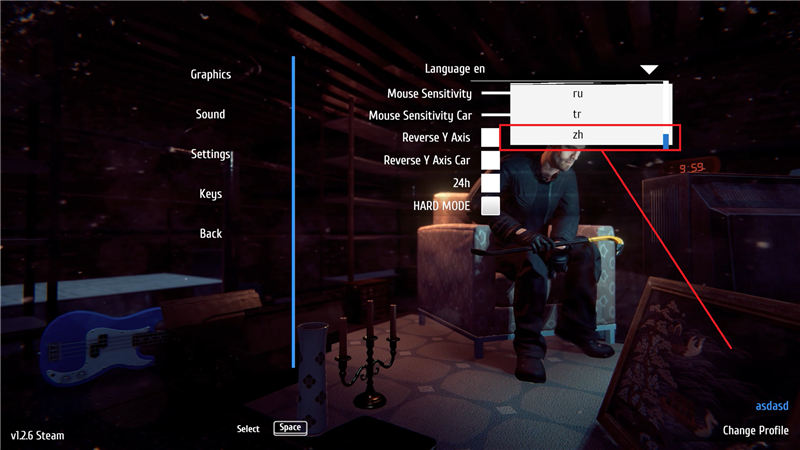This screenshot has height=450, width=800.
Task: Select zh from the language list
Action: pos(578,135)
